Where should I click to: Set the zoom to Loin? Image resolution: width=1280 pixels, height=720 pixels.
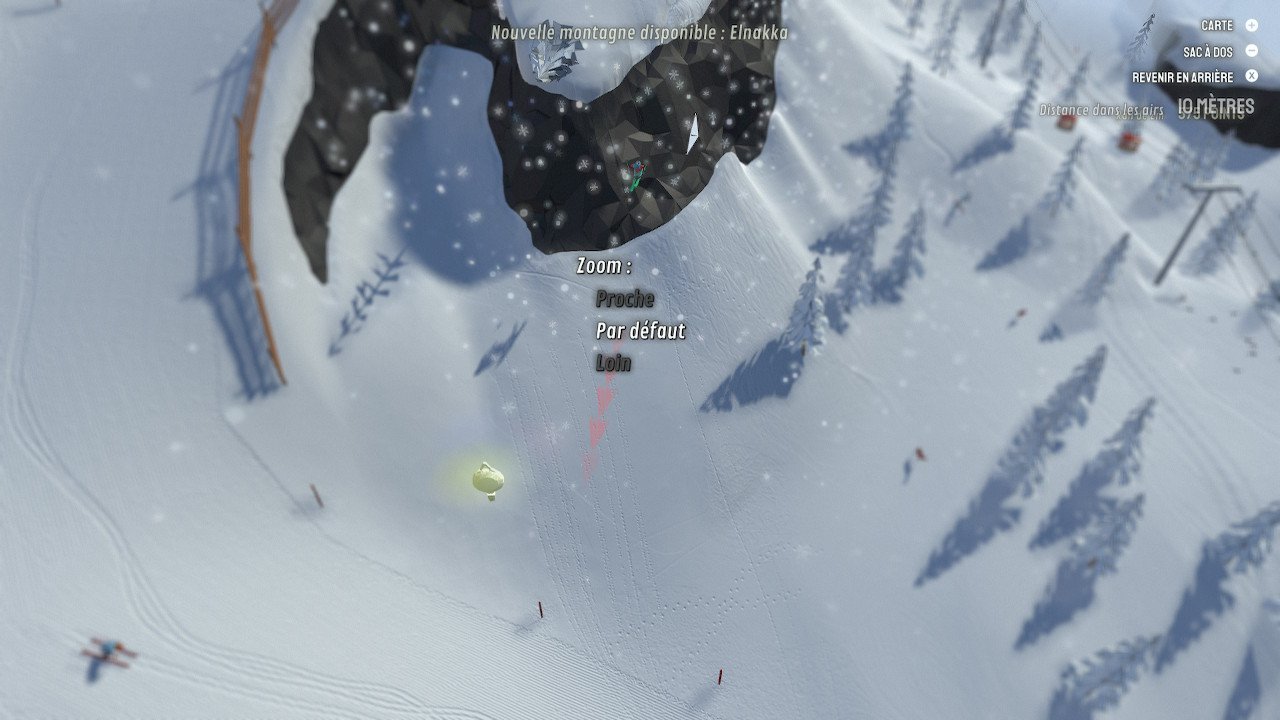pos(614,363)
